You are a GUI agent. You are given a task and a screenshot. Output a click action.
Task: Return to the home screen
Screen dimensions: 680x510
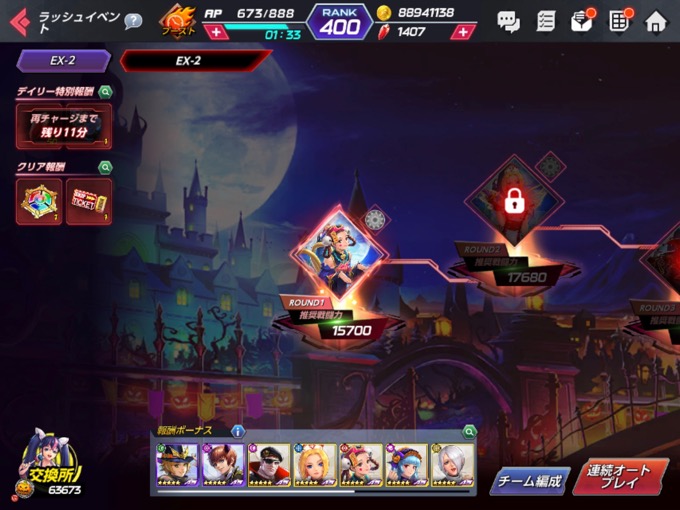click(x=656, y=20)
